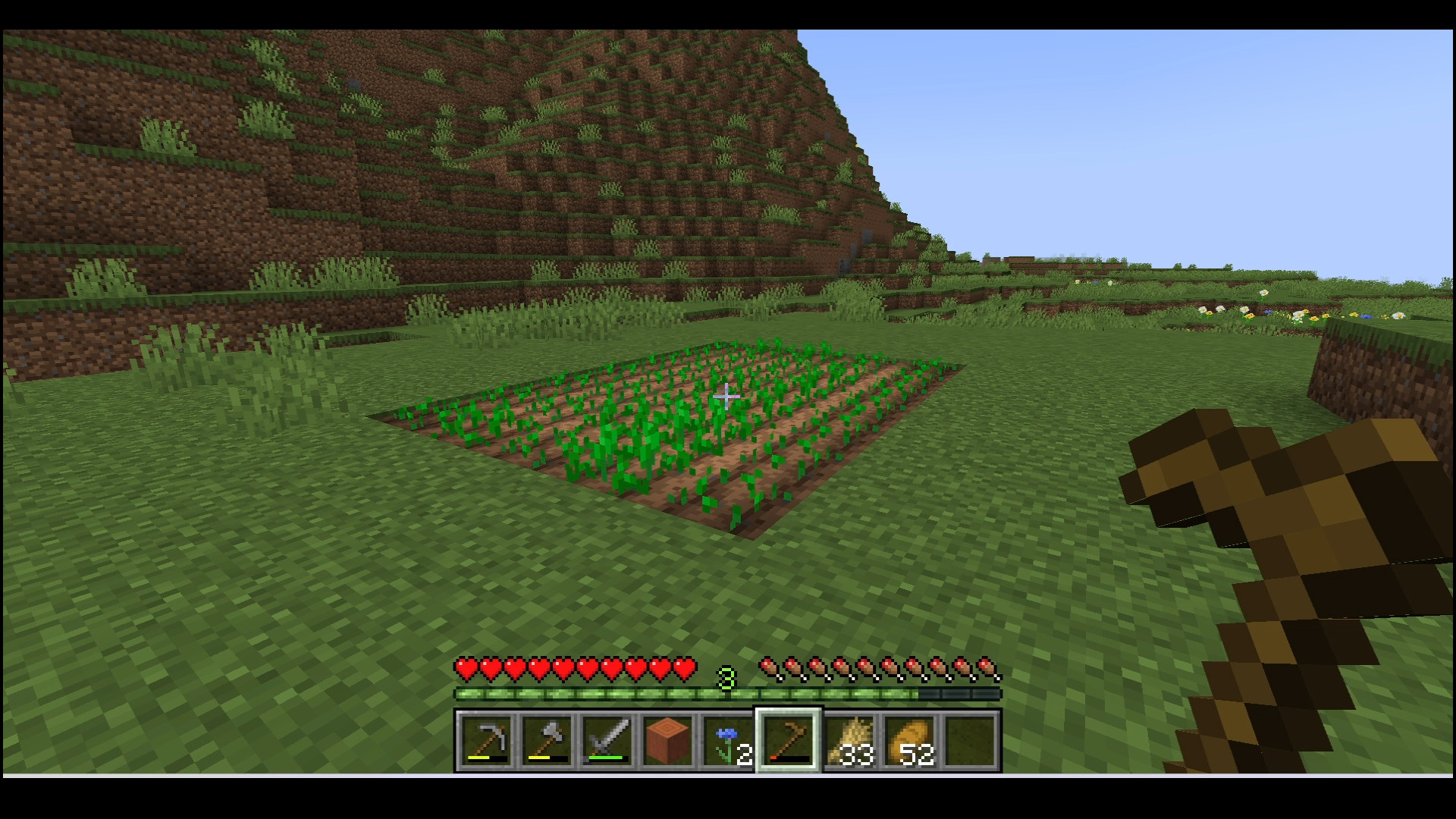Select the stone pickaxe hotbar slot
The height and width of the screenshot is (819, 1456).
pos(485,740)
